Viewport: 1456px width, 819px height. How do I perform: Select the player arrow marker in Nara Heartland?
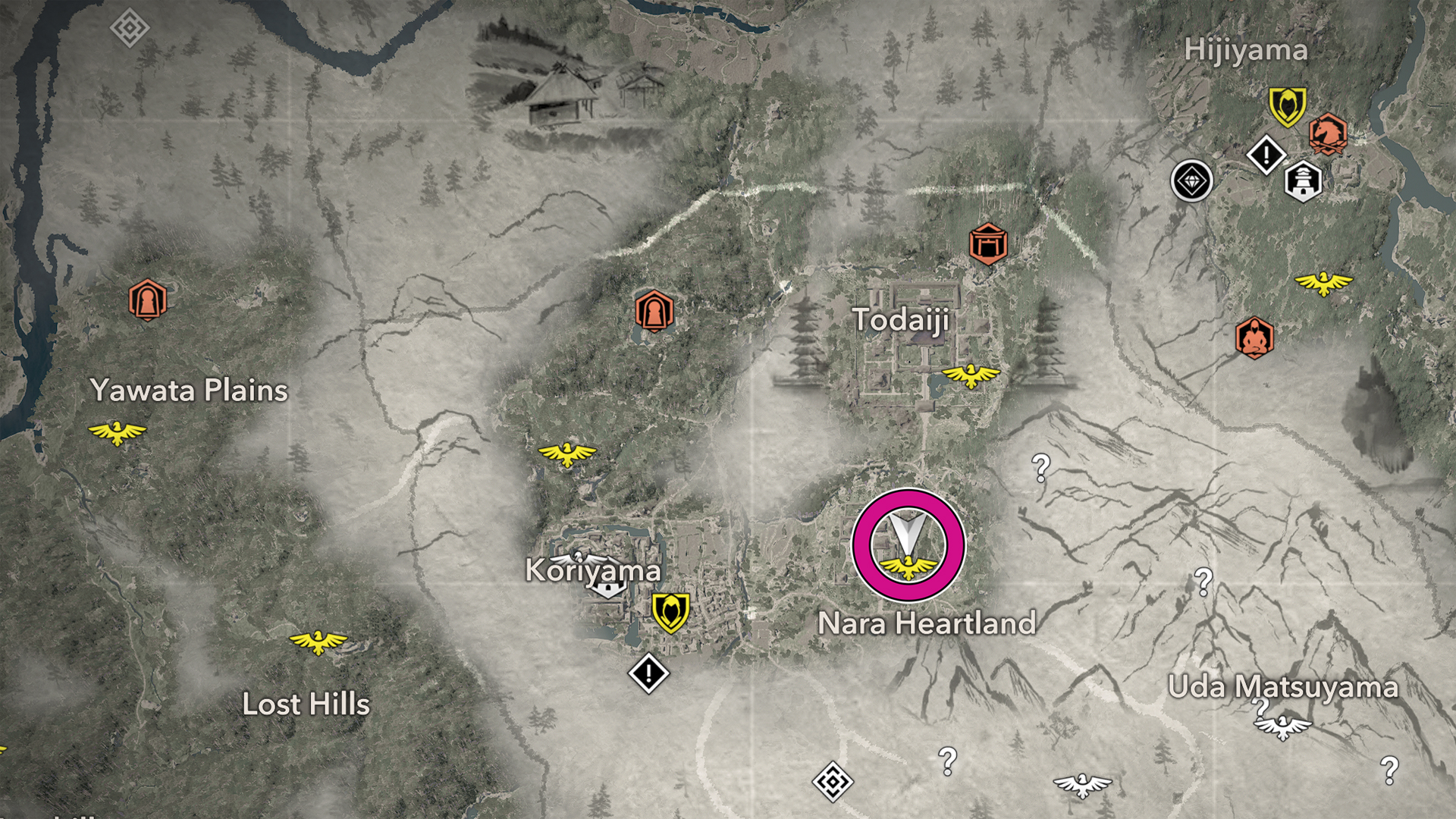(906, 532)
